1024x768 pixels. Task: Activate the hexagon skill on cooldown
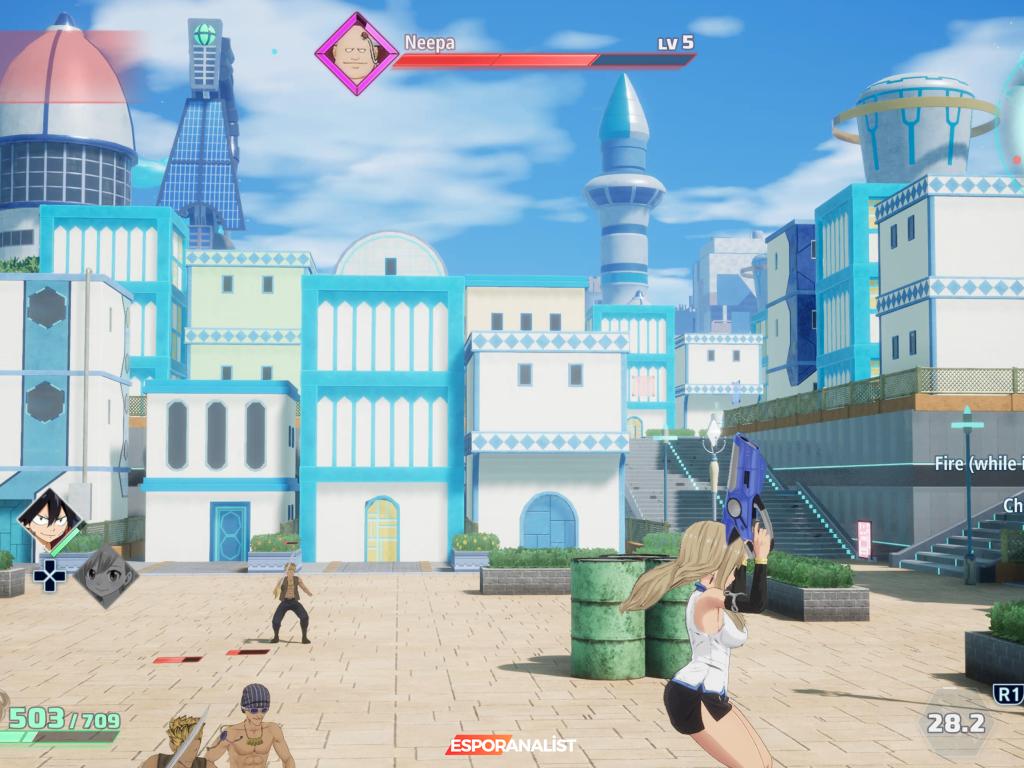click(x=955, y=721)
